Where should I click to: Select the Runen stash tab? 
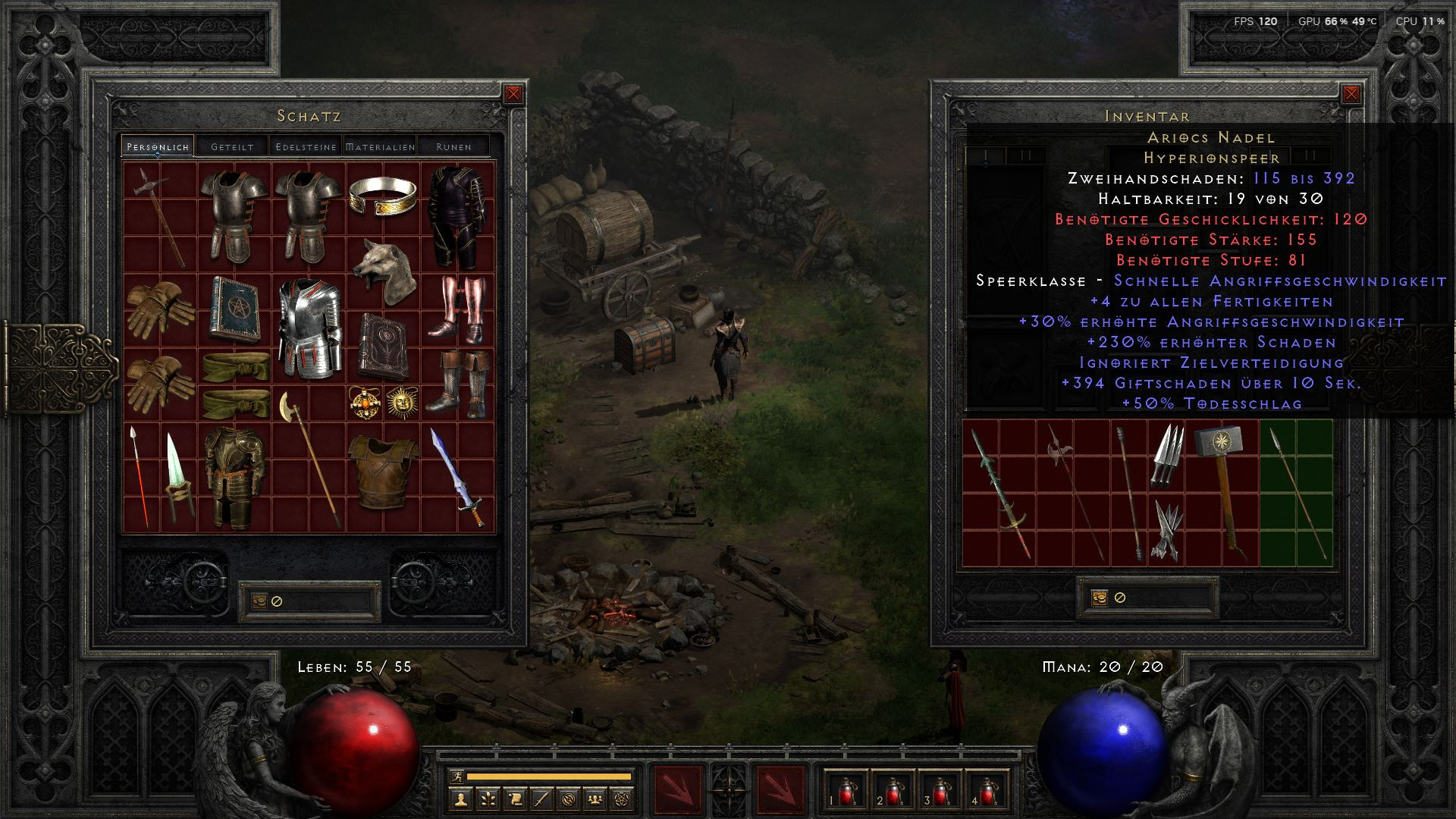coord(453,146)
